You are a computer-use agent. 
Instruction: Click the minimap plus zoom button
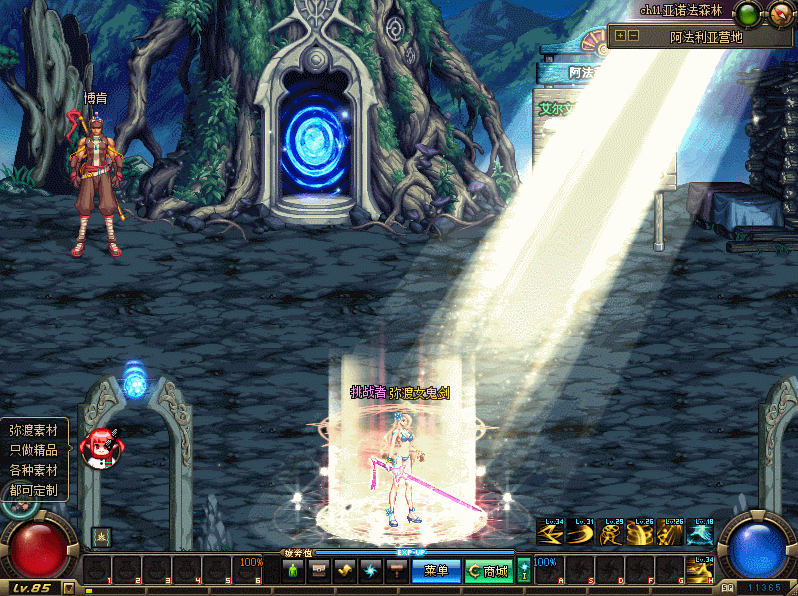click(621, 35)
